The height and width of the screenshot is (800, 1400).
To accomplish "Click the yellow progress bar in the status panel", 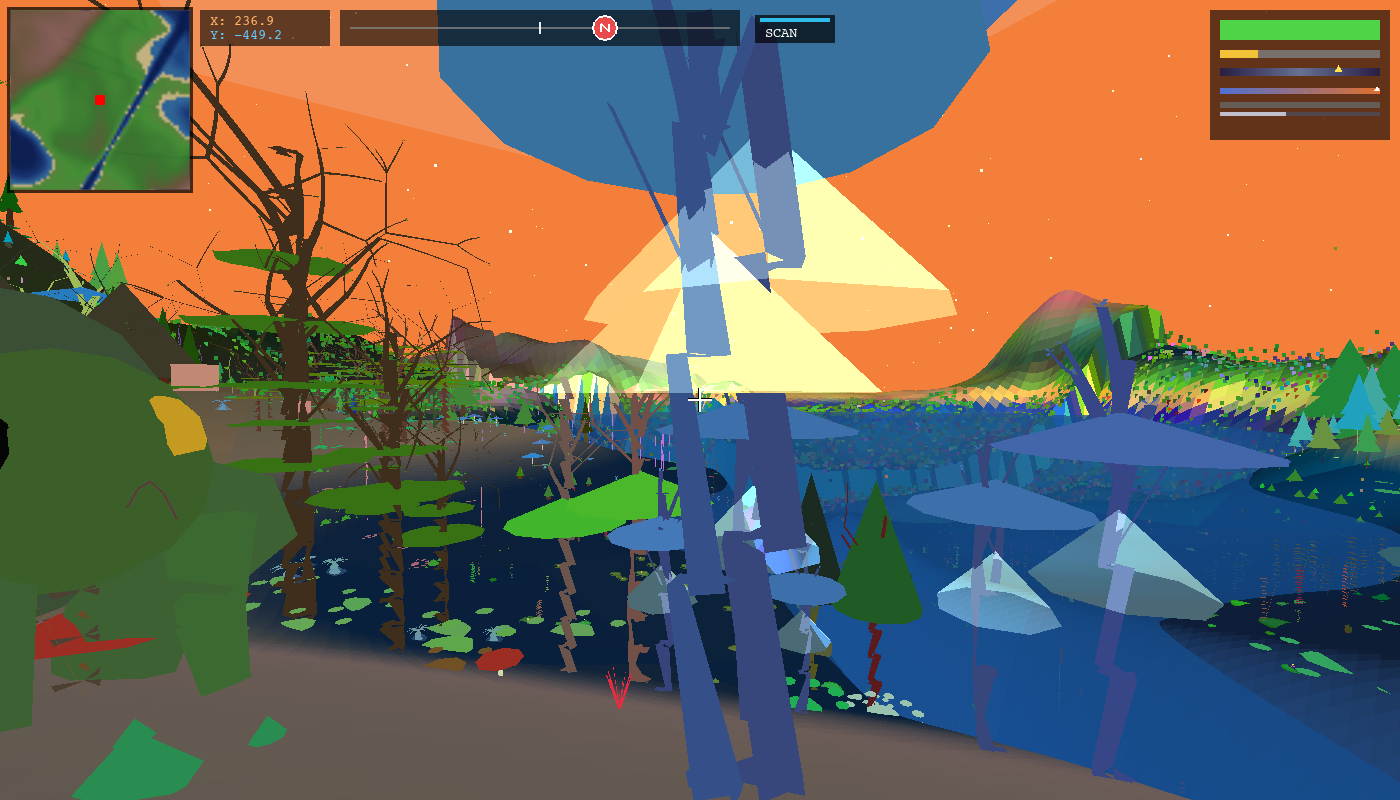I will pyautogui.click(x=1239, y=54).
